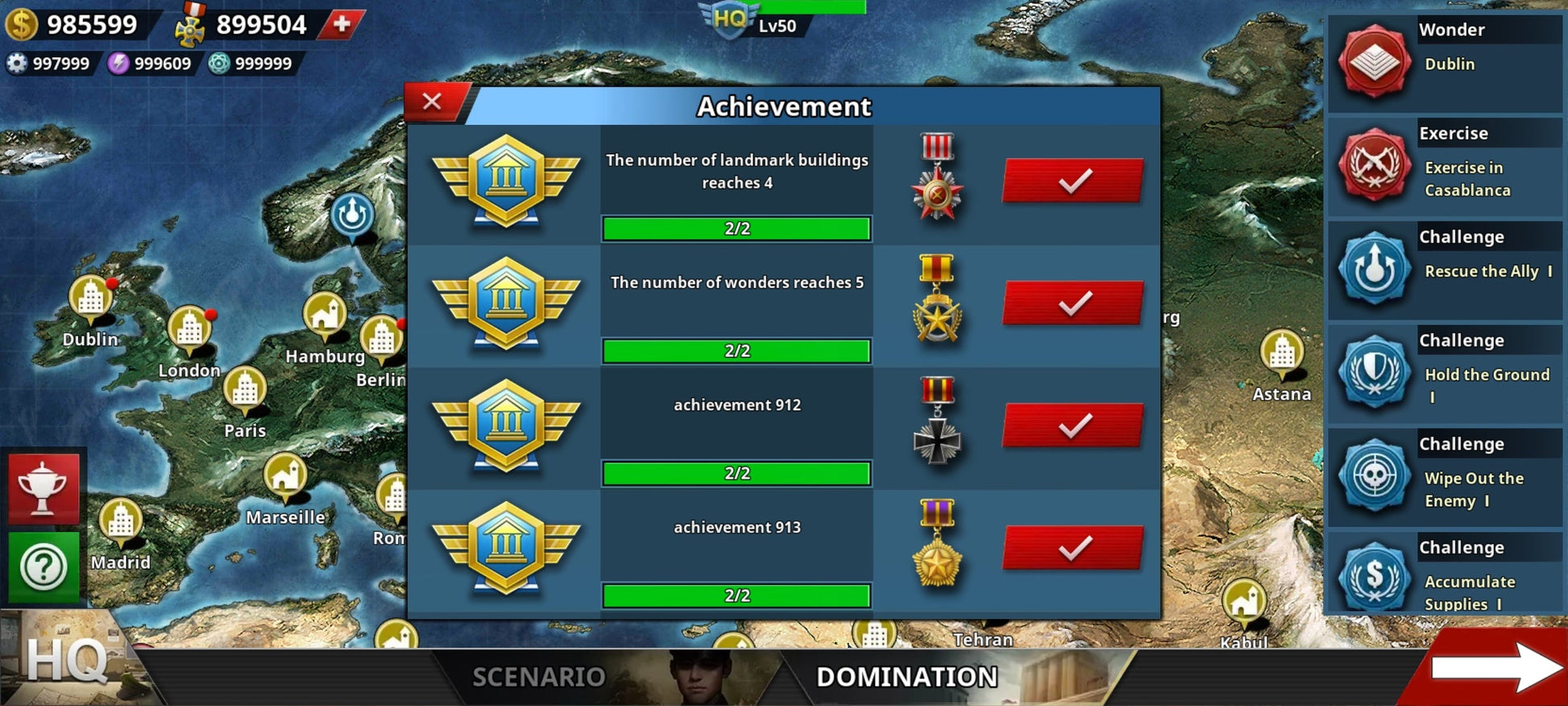Claim the wonders reaches 5 reward
This screenshot has height=706, width=1568.
(x=1072, y=303)
